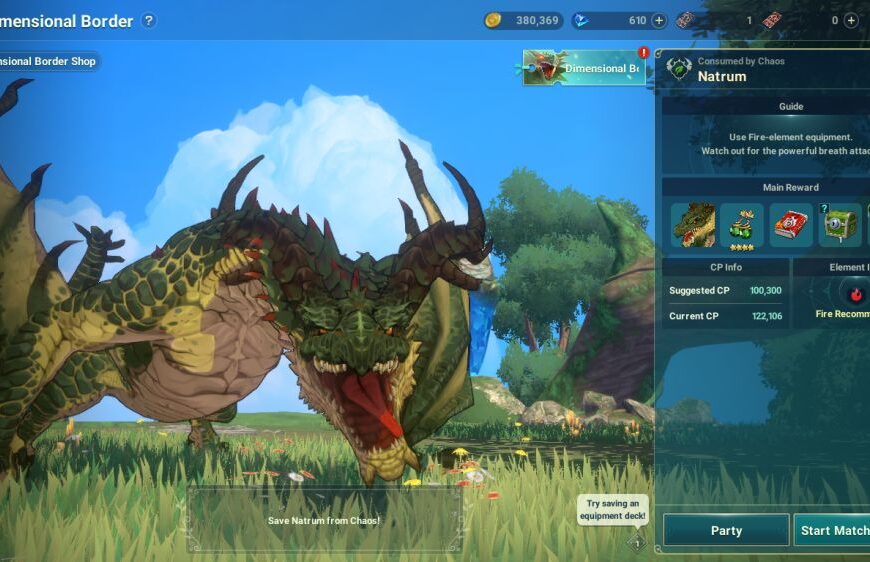Select the Dimensional Border dragon banner
The height and width of the screenshot is (562, 870).
click(583, 68)
